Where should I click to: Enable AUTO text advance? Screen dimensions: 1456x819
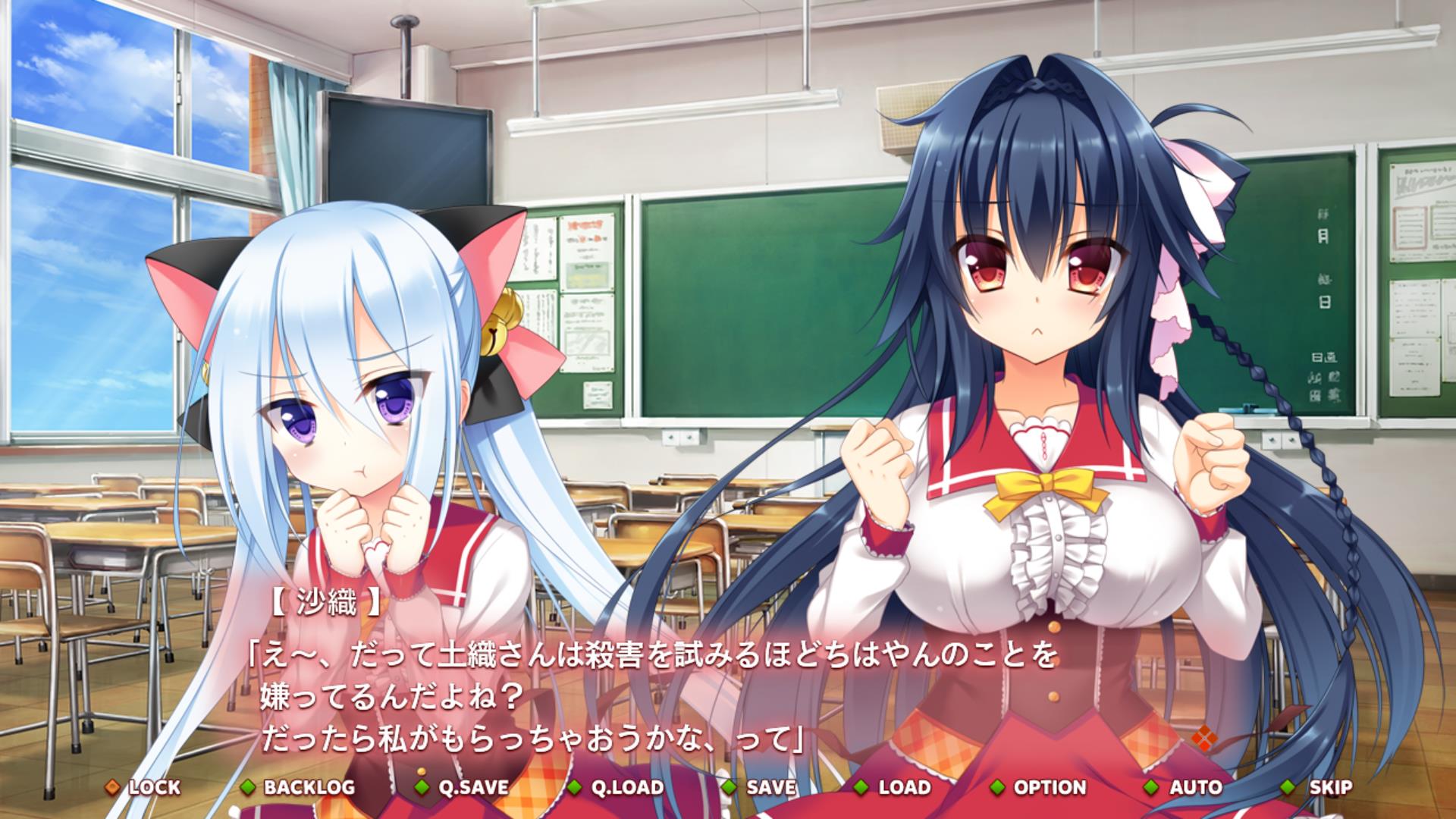1185,787
